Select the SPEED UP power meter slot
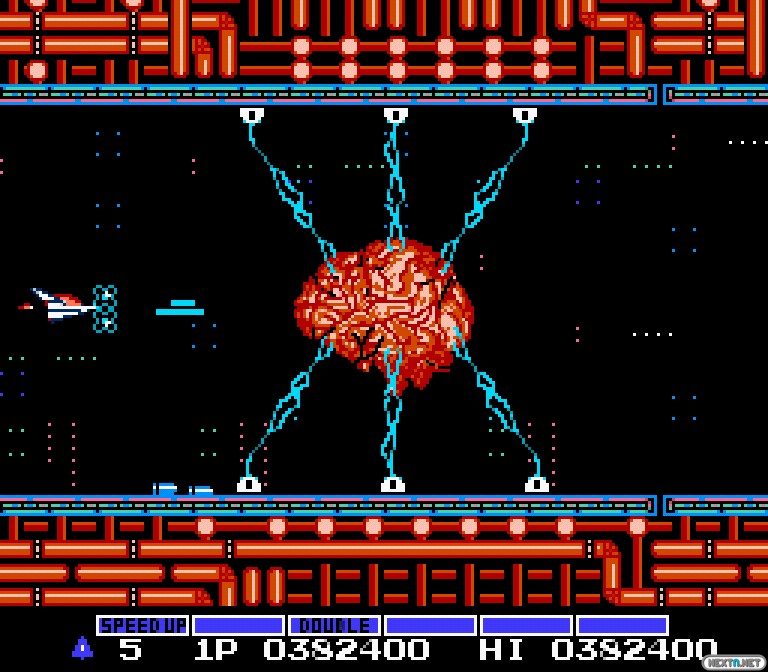This screenshot has width=768, height=672. coord(142,626)
